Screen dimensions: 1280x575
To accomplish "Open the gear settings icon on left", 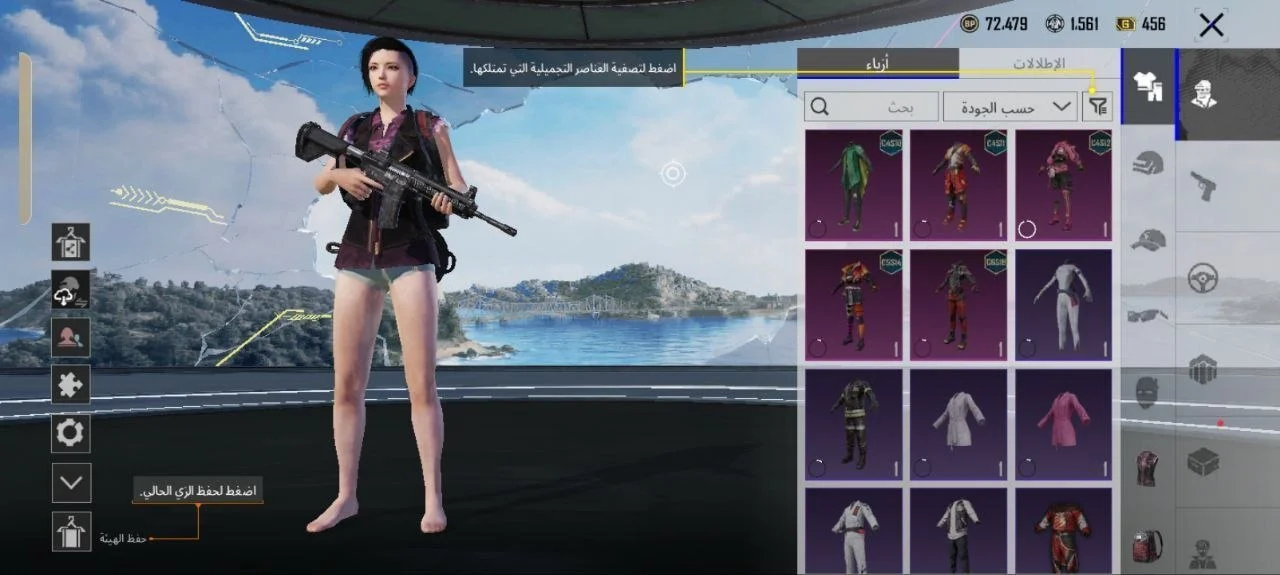I will [x=72, y=434].
